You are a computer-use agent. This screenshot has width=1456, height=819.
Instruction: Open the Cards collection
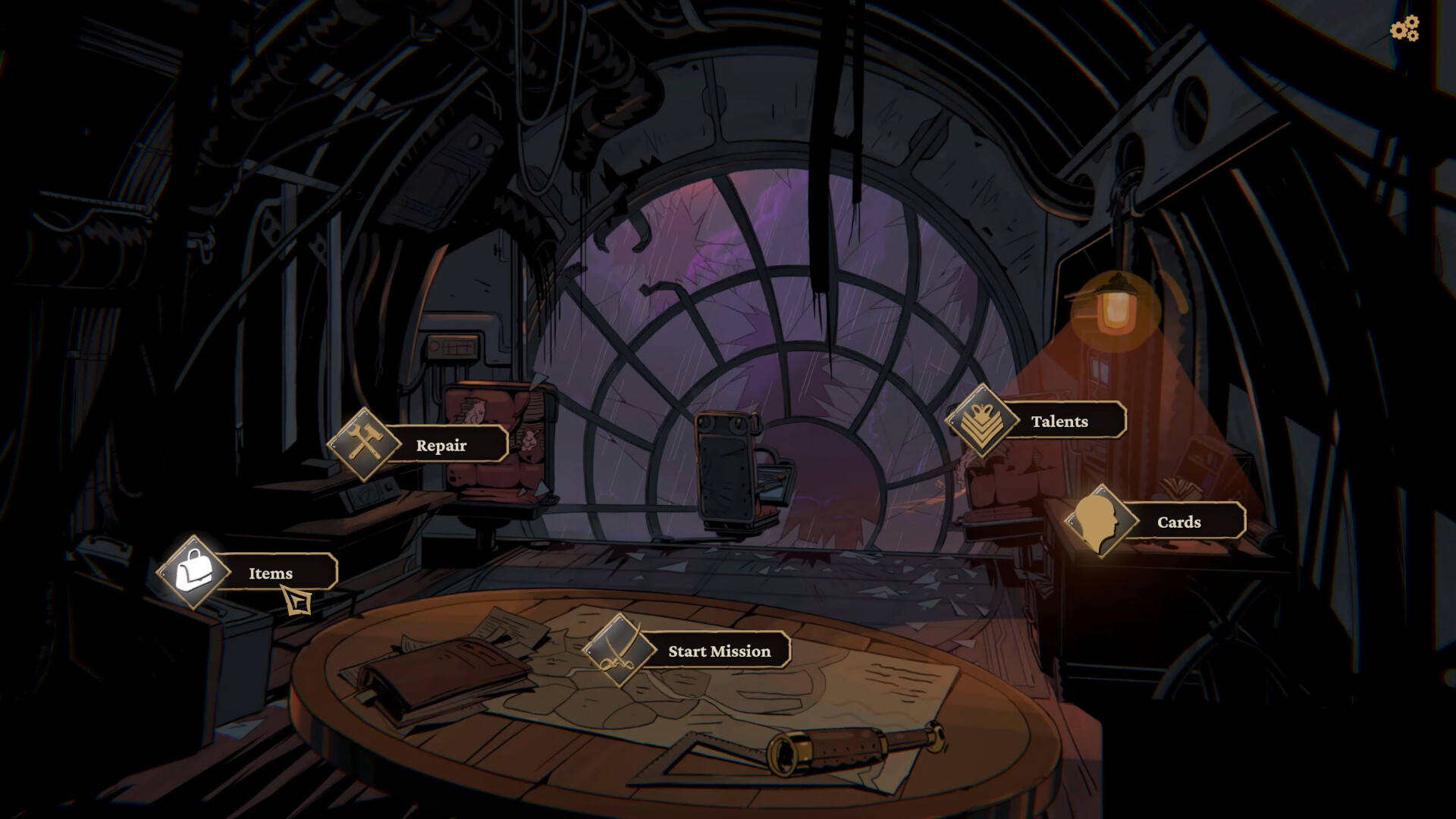pos(1178,522)
